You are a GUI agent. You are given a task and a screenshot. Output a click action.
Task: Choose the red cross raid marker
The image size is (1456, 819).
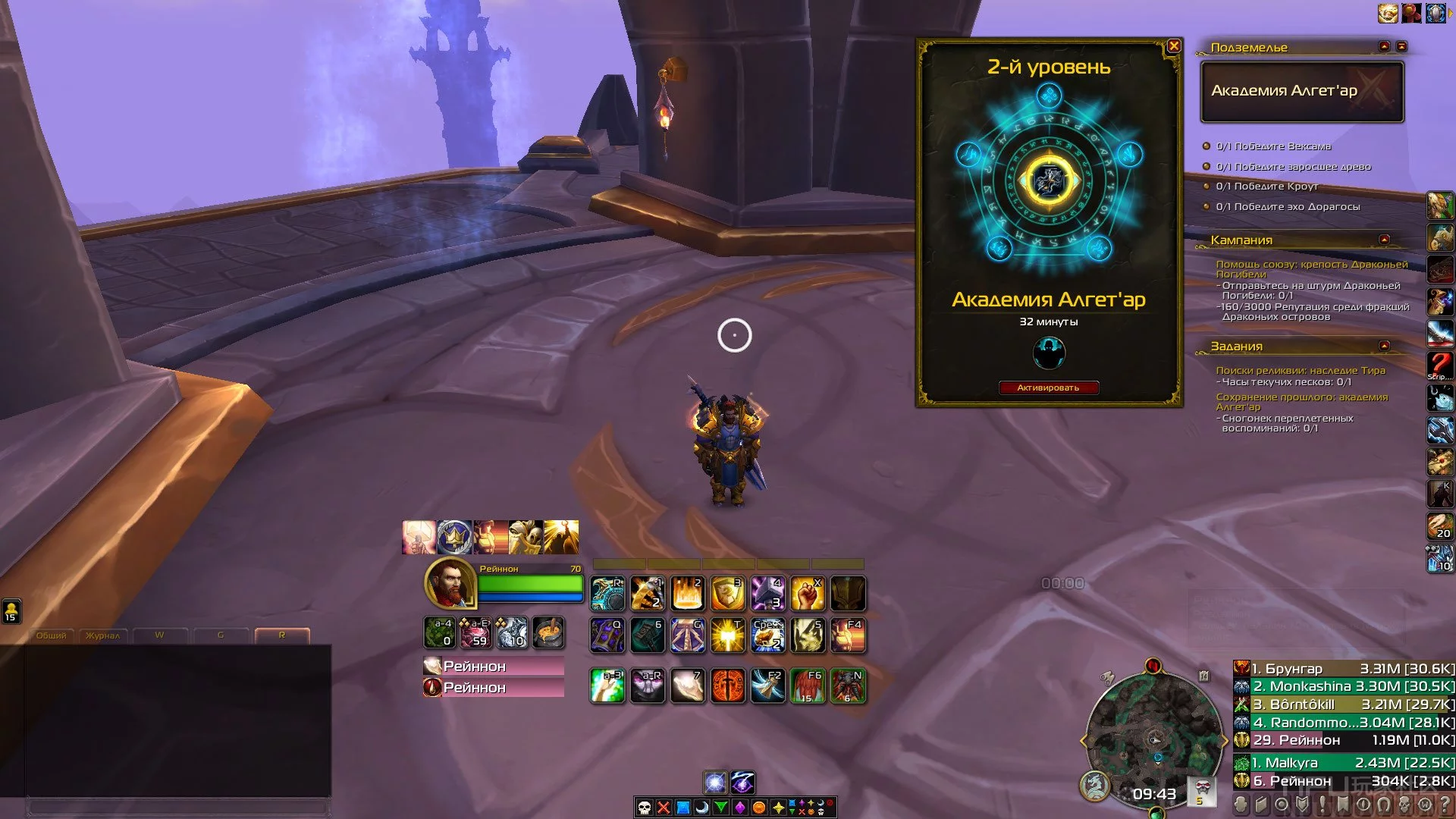(x=664, y=808)
